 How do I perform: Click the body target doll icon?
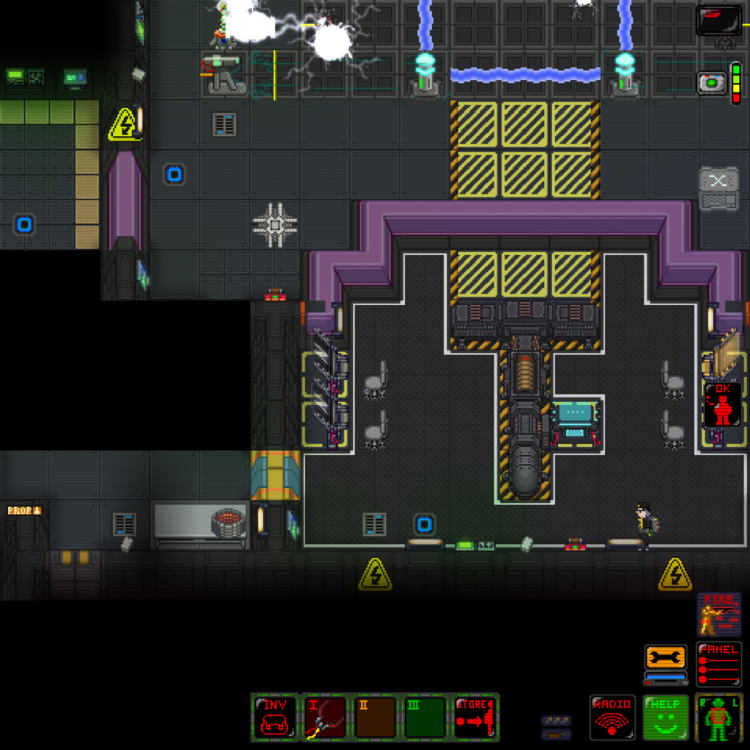coord(718,717)
